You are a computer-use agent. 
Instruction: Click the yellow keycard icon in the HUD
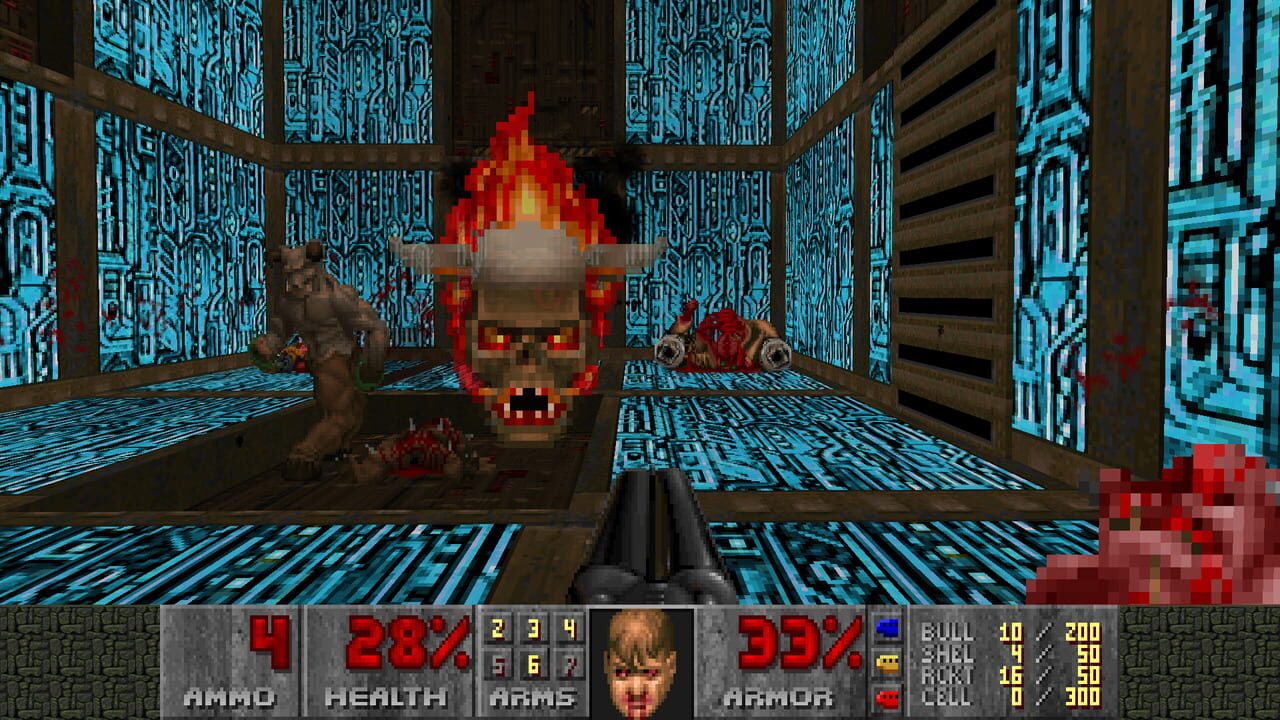pyautogui.click(x=887, y=662)
